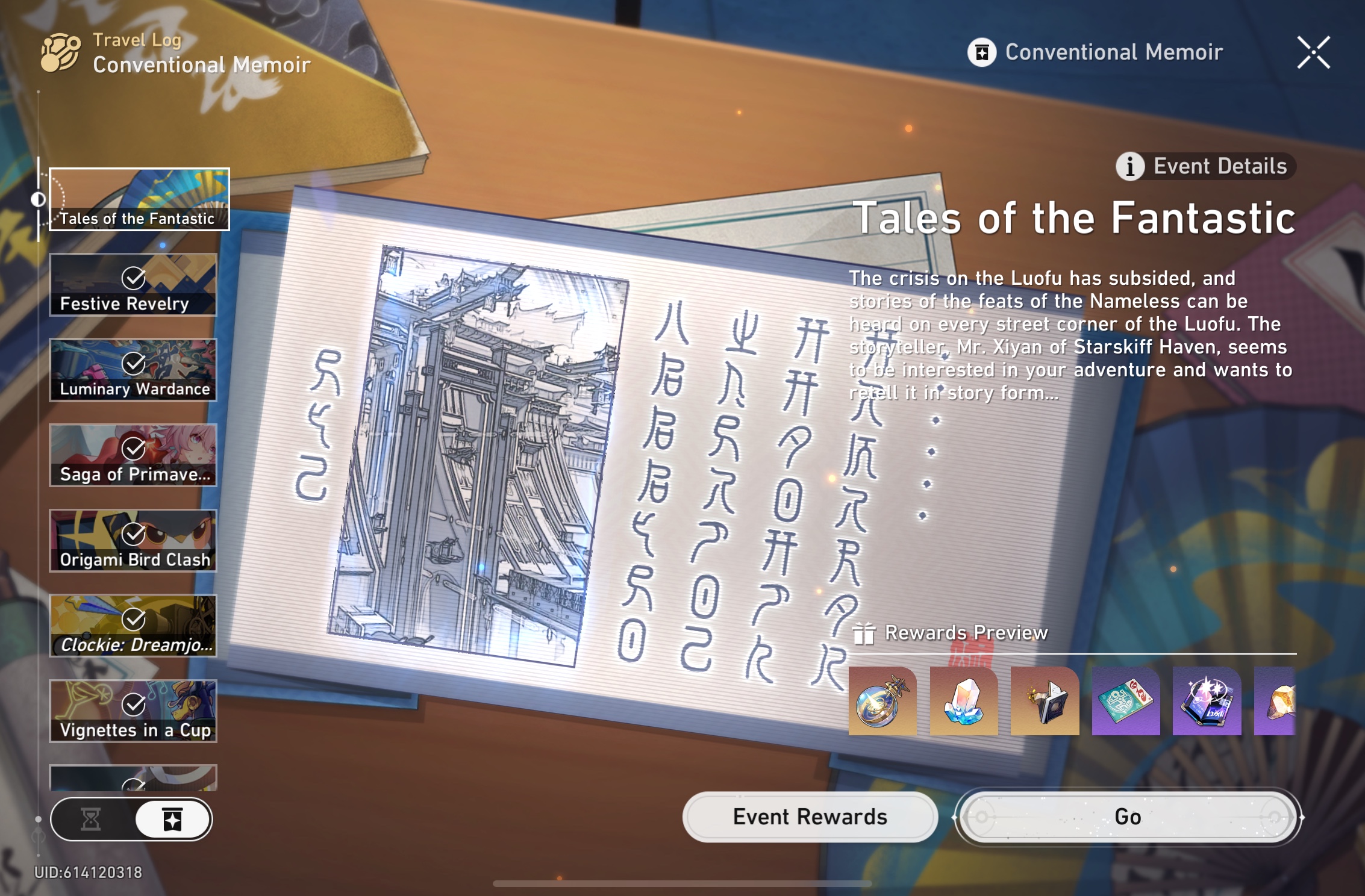The image size is (1365, 896).
Task: Click the Tales of the Fantastic thumbnail
Action: pyautogui.click(x=139, y=200)
